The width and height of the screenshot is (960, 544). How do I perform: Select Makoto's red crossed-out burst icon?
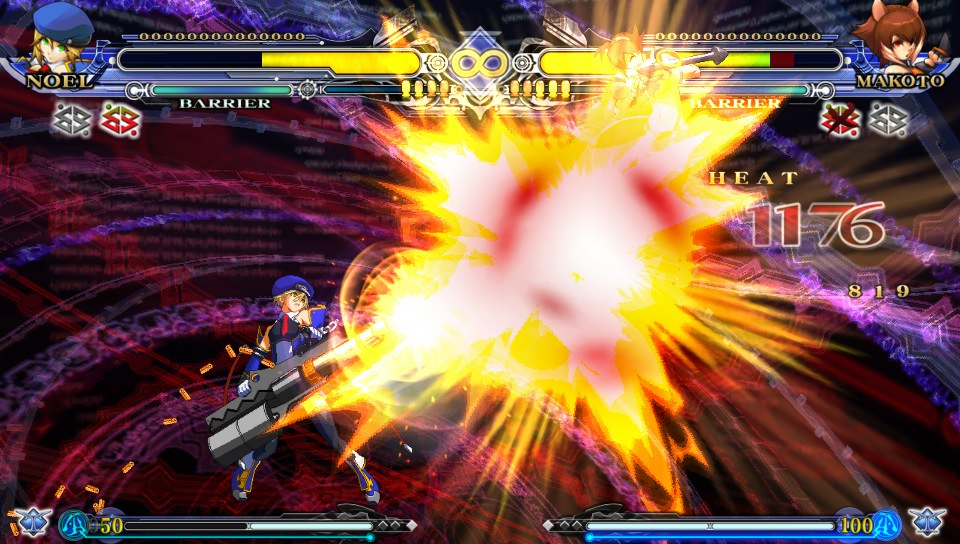pyautogui.click(x=839, y=120)
